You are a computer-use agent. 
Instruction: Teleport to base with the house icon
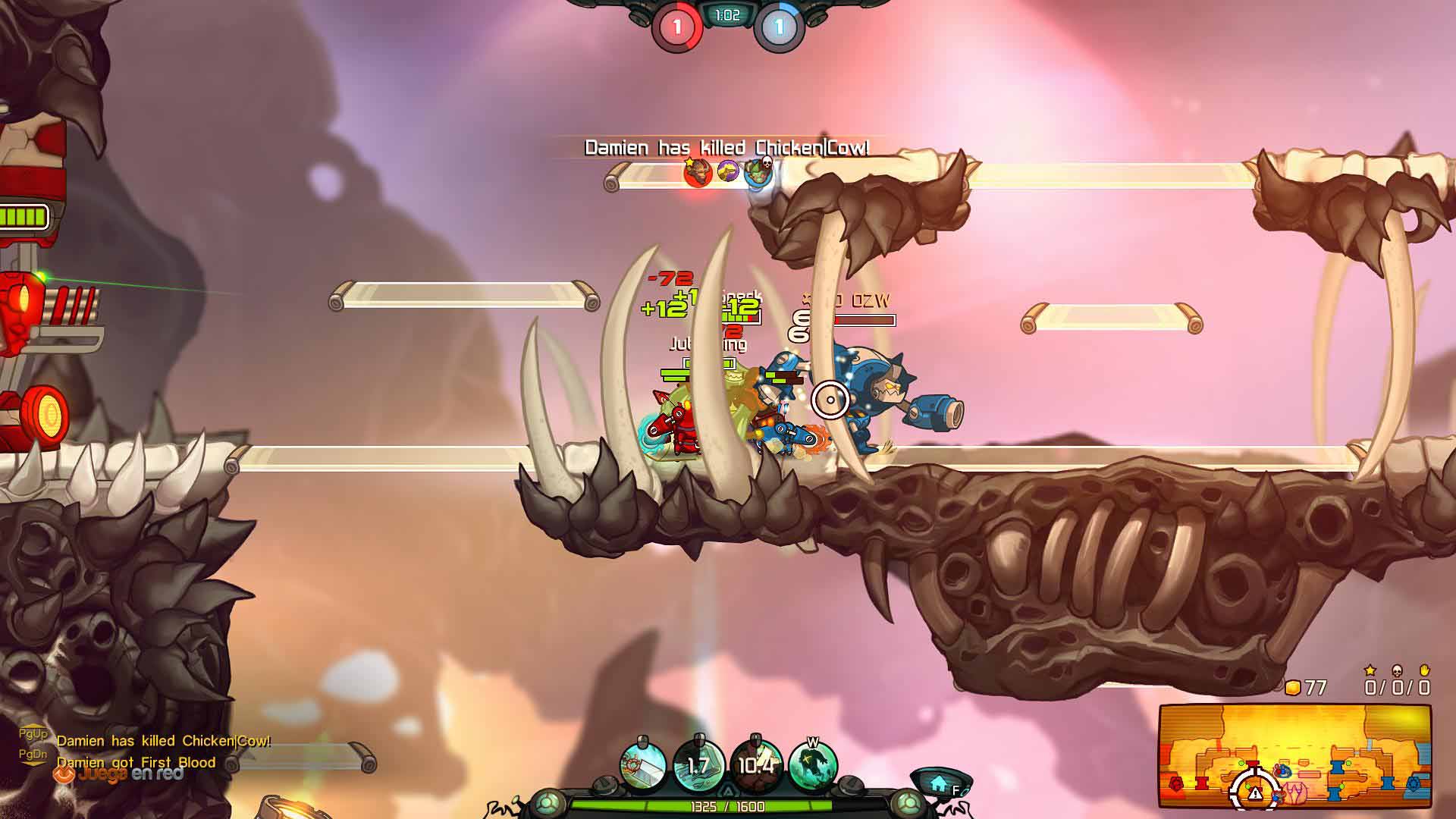pyautogui.click(x=939, y=784)
